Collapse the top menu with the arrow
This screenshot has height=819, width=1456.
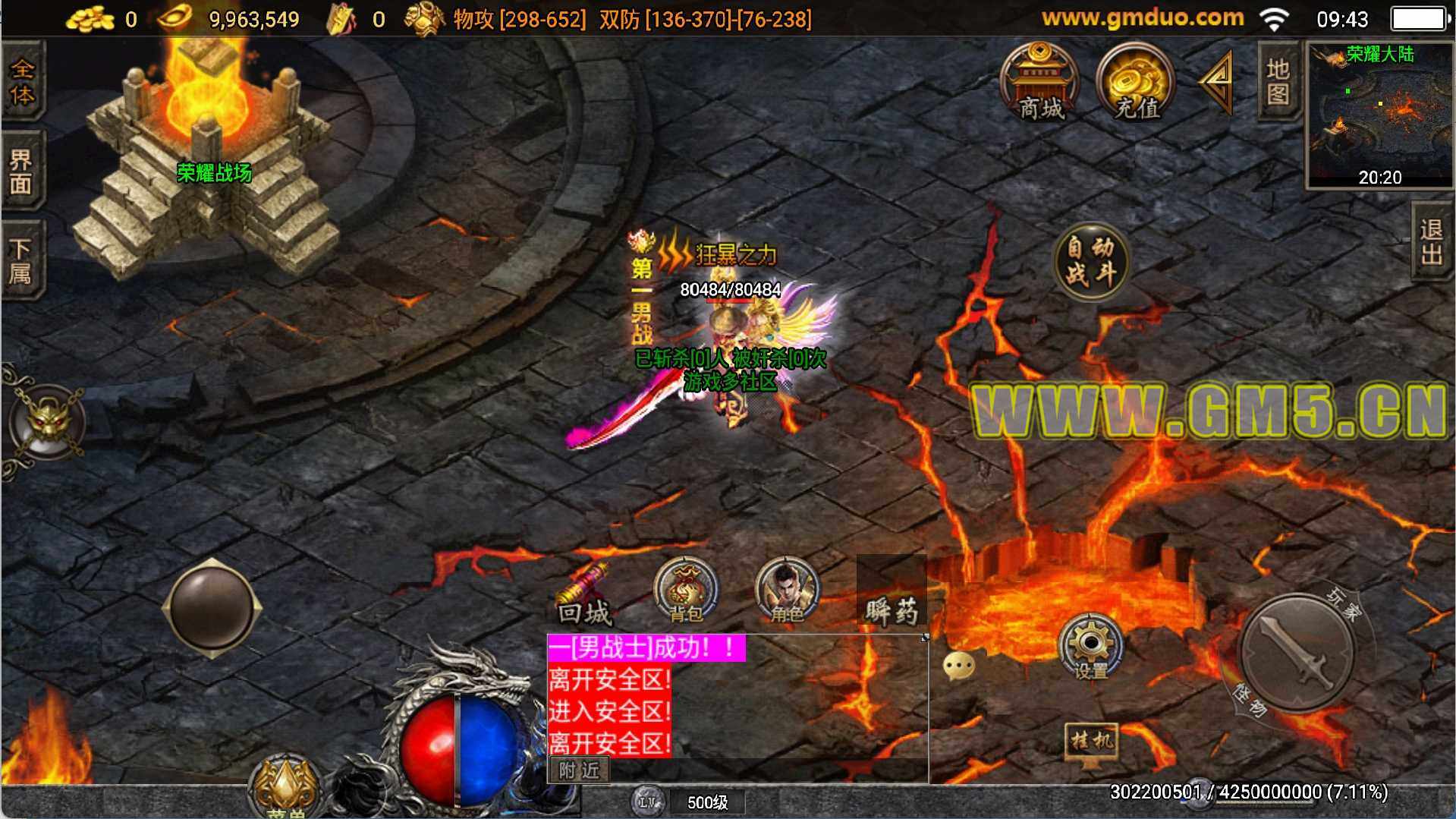[x=1216, y=81]
